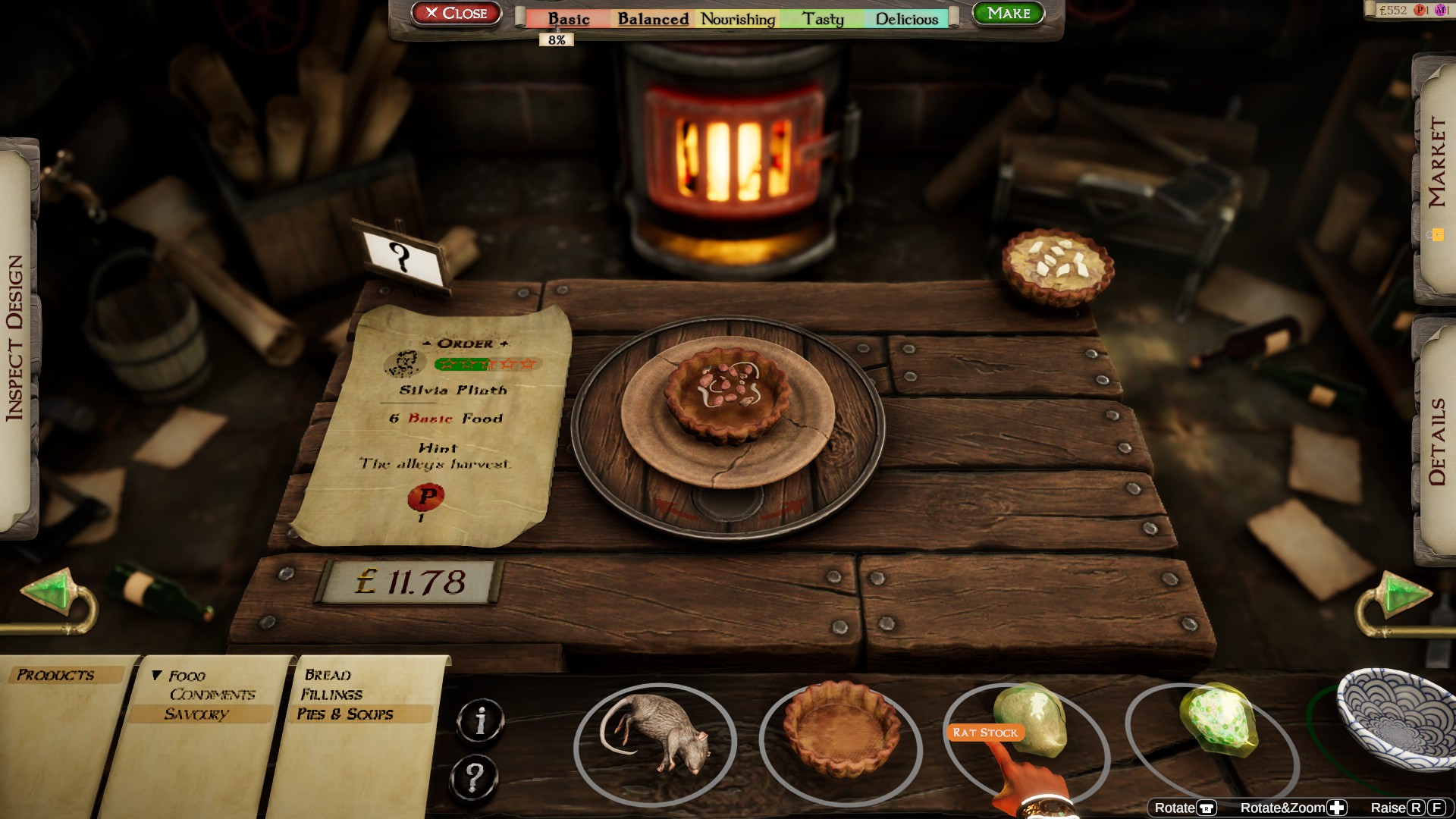This screenshot has height=819, width=1456.
Task: Open the Condiments list
Action: click(214, 694)
